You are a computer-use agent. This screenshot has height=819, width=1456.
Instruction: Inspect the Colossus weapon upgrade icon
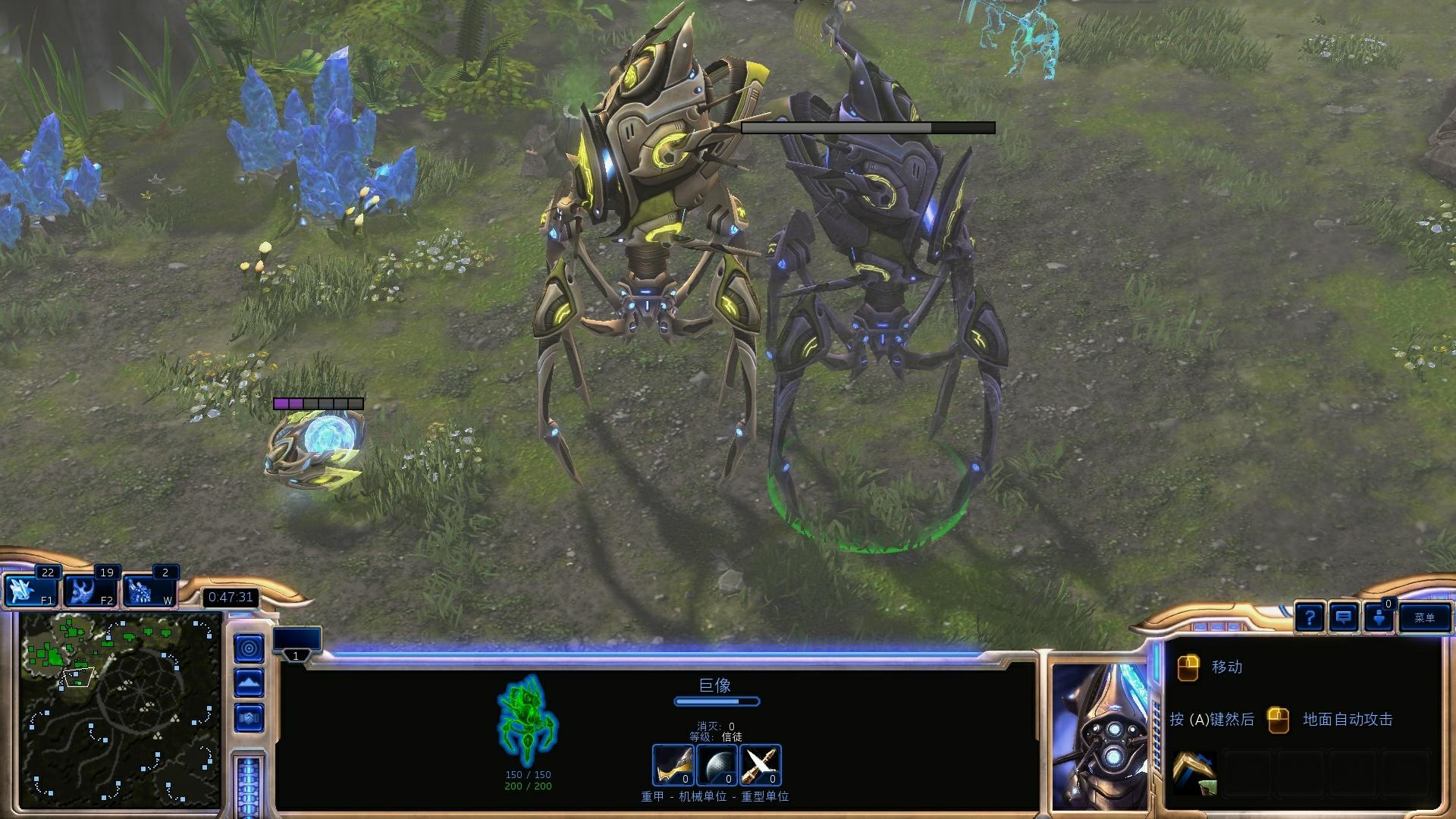coord(760,764)
